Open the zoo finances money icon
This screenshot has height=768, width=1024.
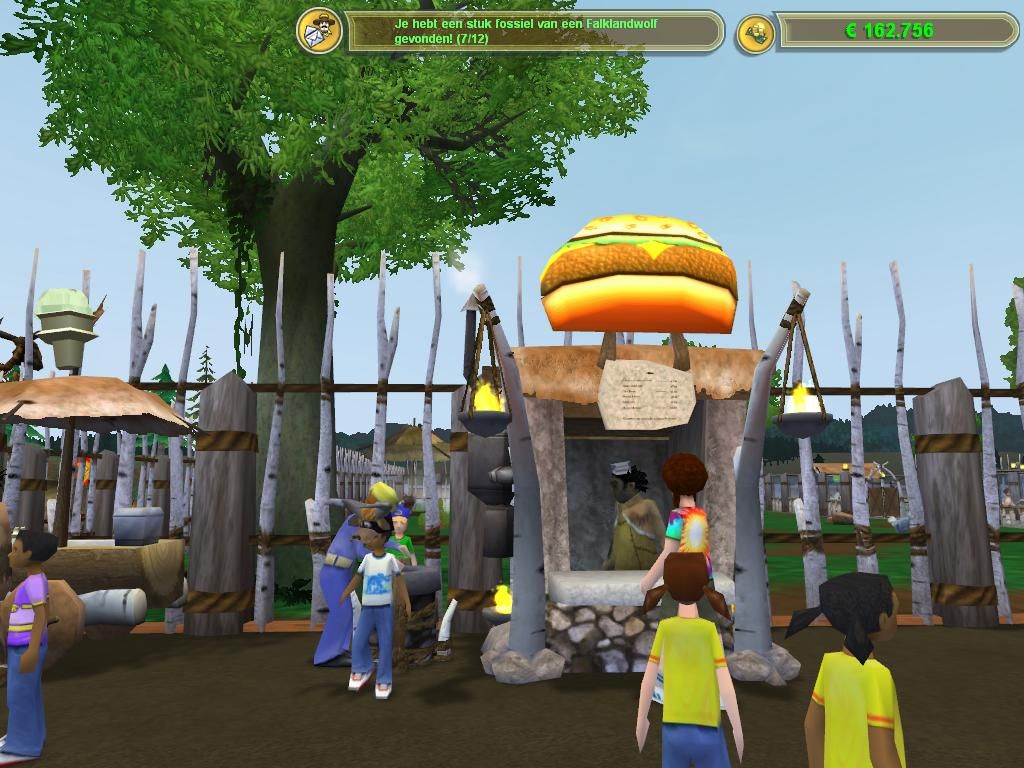tap(755, 33)
